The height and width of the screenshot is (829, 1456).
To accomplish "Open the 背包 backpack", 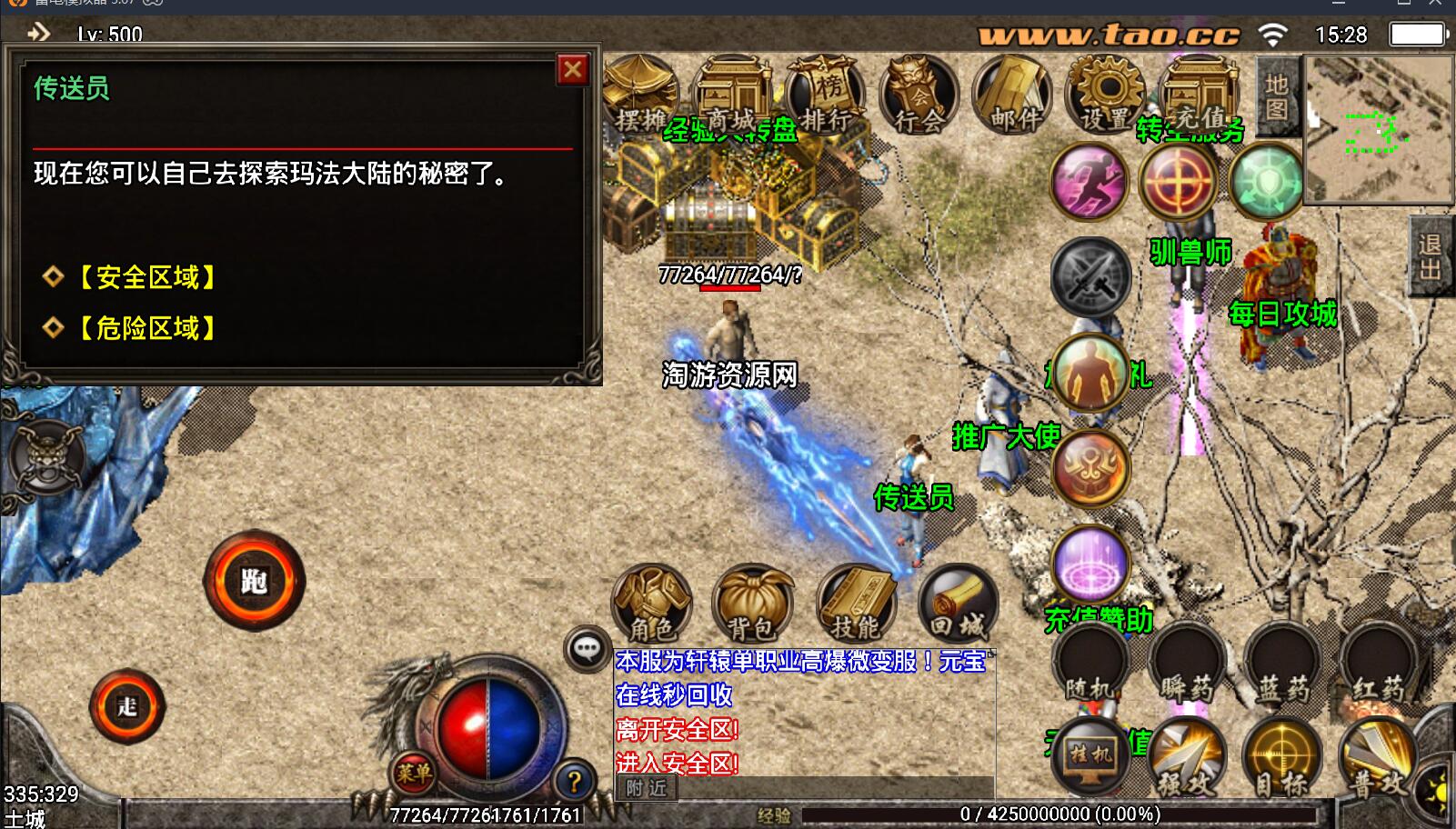I will pyautogui.click(x=752, y=604).
